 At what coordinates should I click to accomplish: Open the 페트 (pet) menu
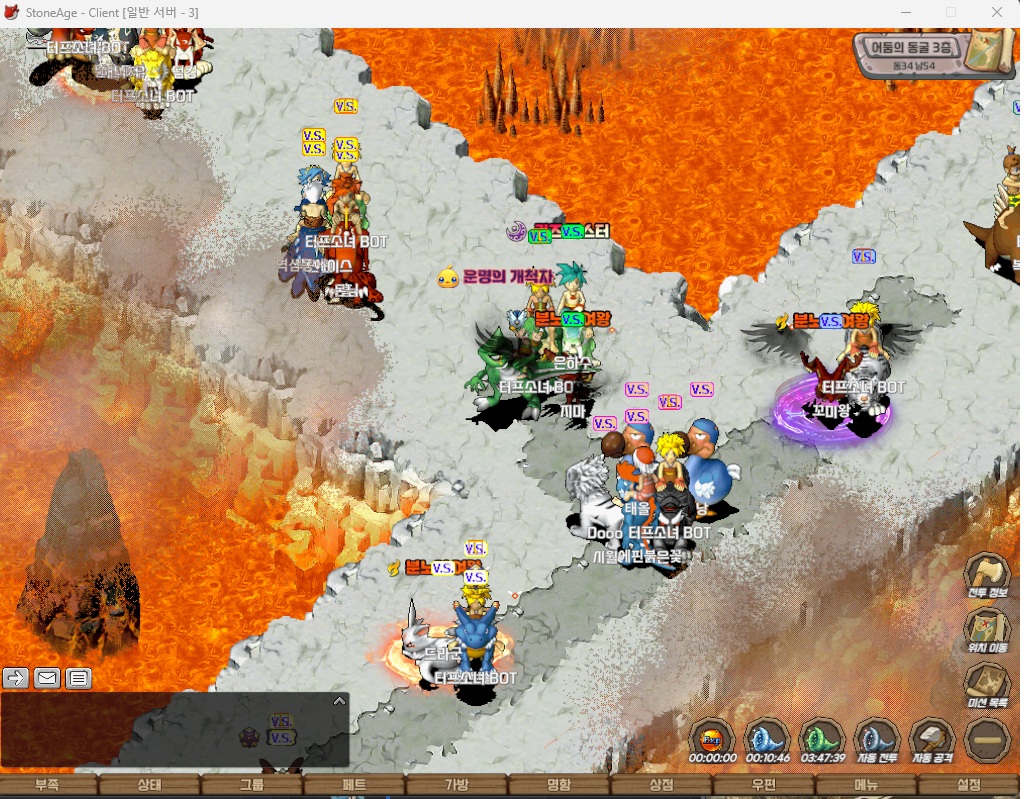click(354, 786)
